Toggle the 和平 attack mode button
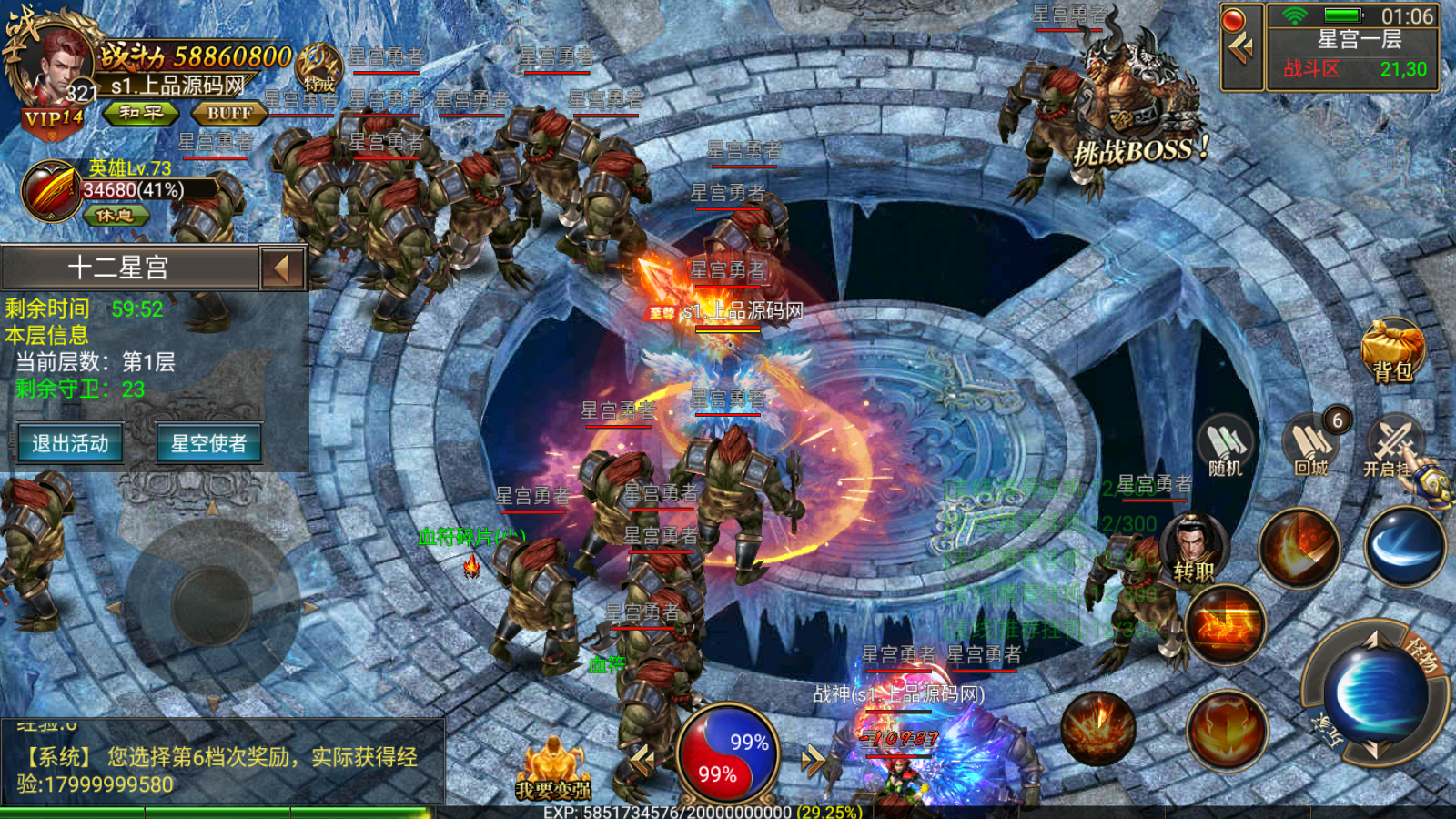 tap(140, 113)
